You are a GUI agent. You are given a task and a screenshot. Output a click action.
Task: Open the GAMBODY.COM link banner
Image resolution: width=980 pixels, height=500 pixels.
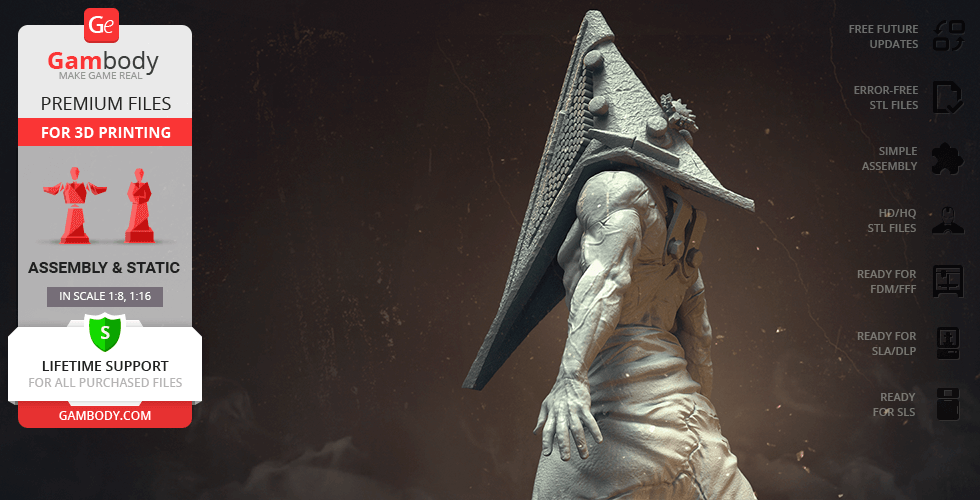[105, 415]
